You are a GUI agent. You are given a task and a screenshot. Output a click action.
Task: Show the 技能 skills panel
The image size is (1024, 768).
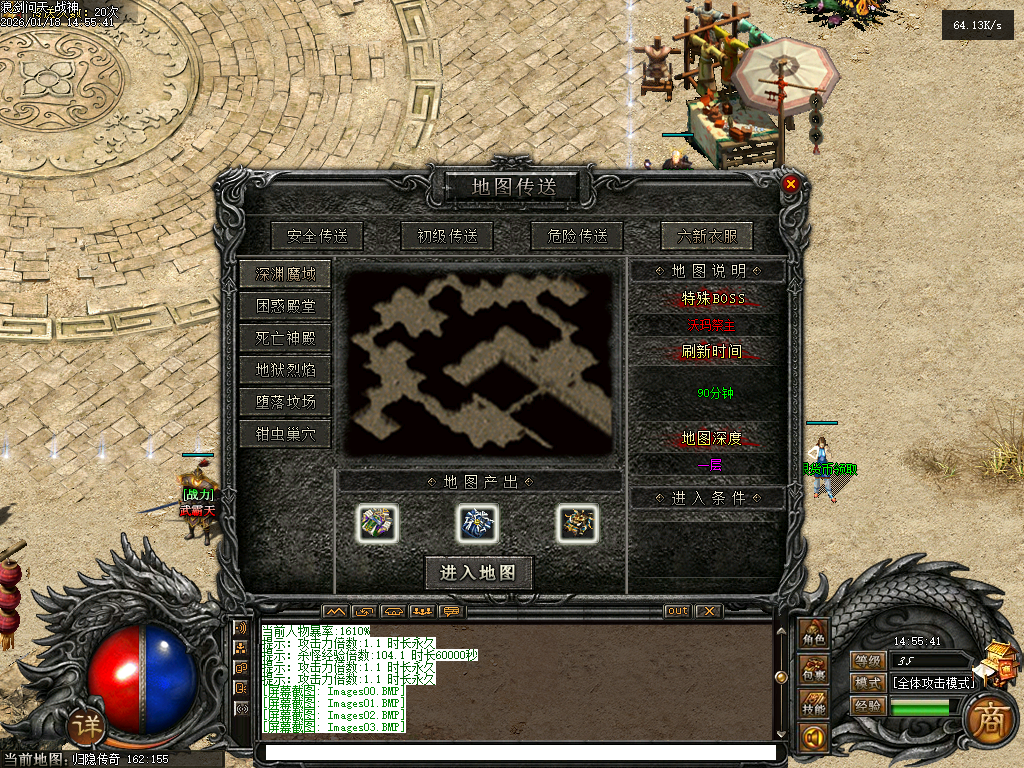(813, 704)
